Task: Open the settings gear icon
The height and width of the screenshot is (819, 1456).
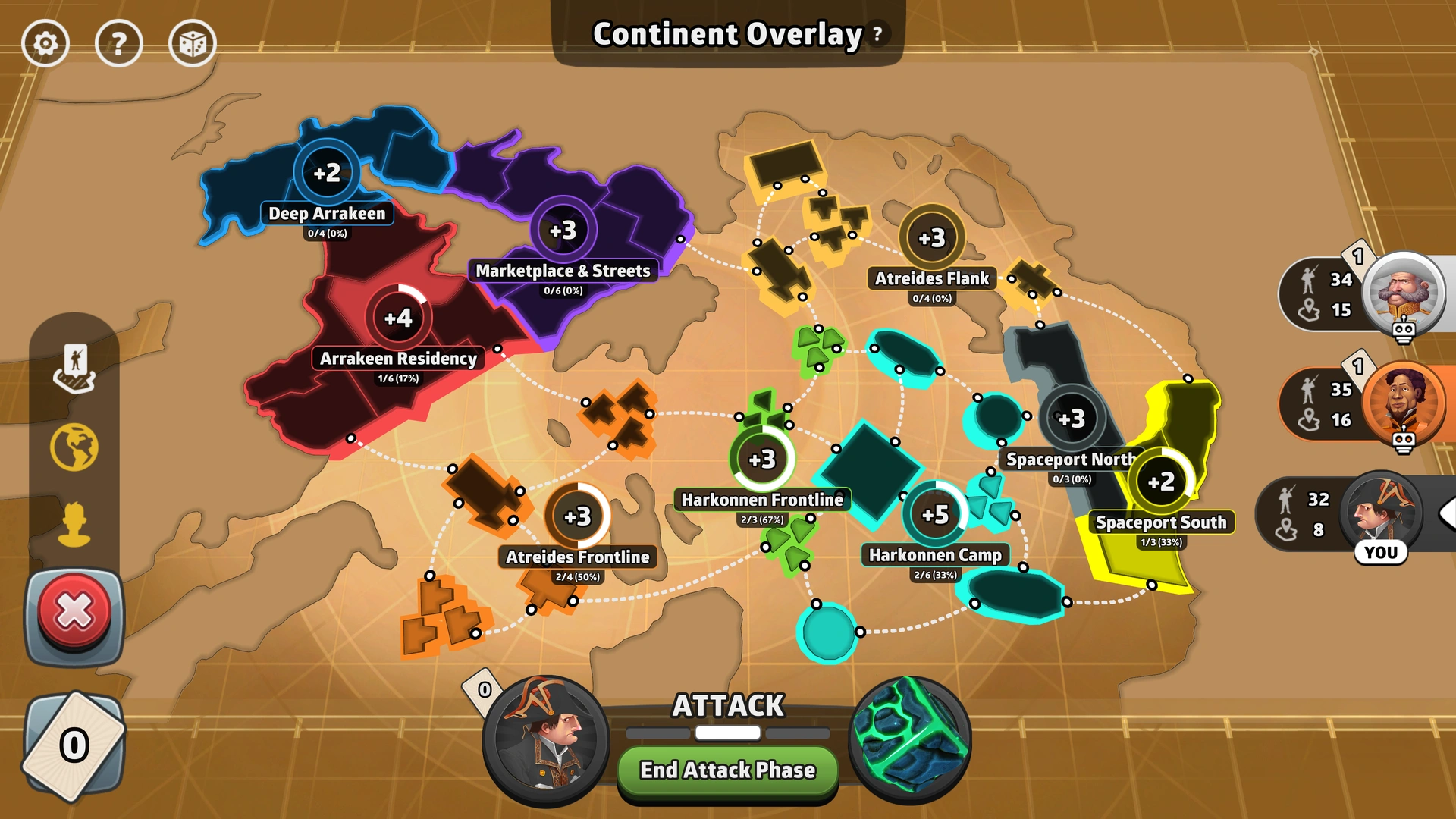Action: 47,43
